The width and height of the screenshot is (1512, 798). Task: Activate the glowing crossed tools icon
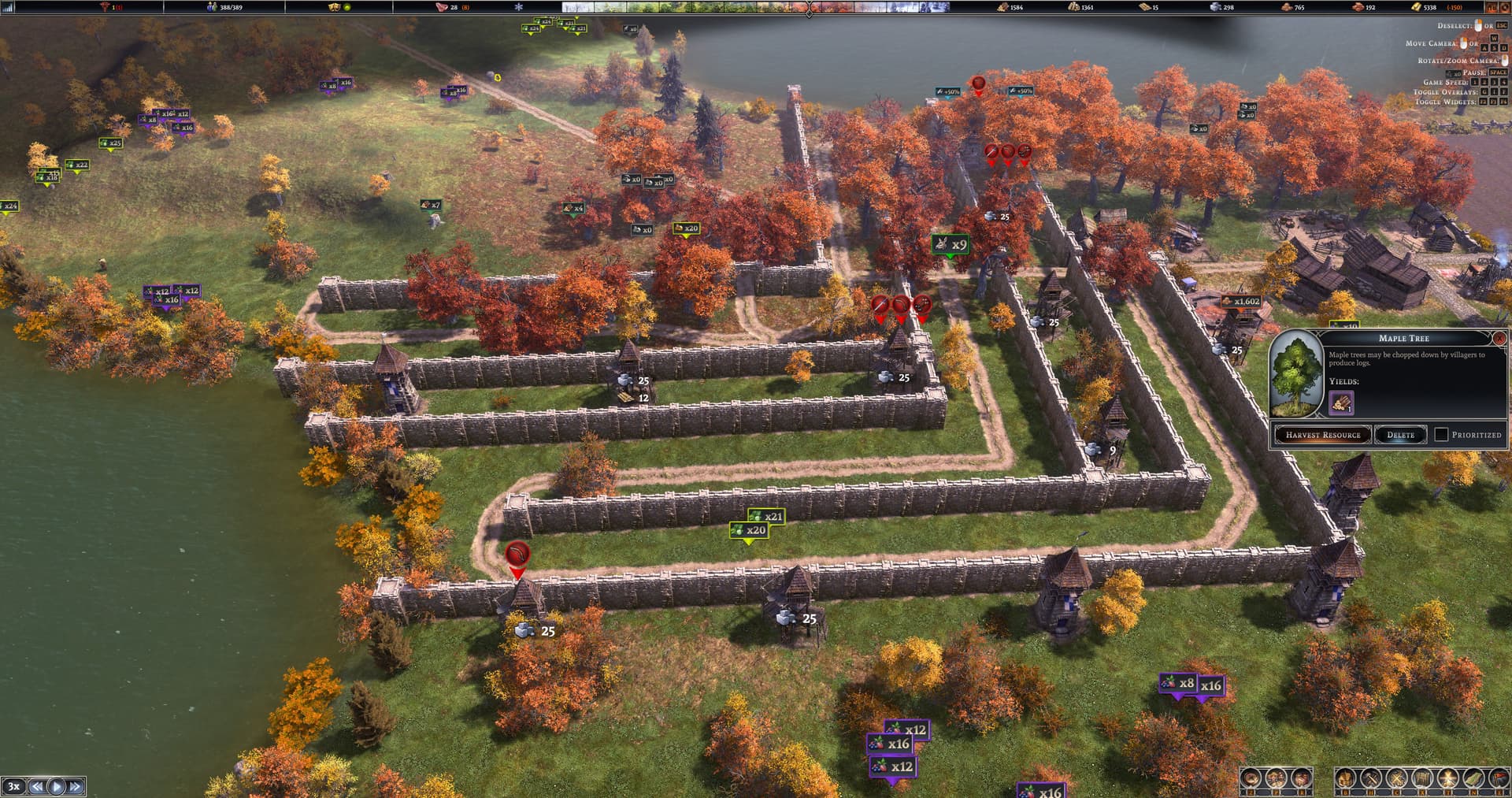[1448, 780]
